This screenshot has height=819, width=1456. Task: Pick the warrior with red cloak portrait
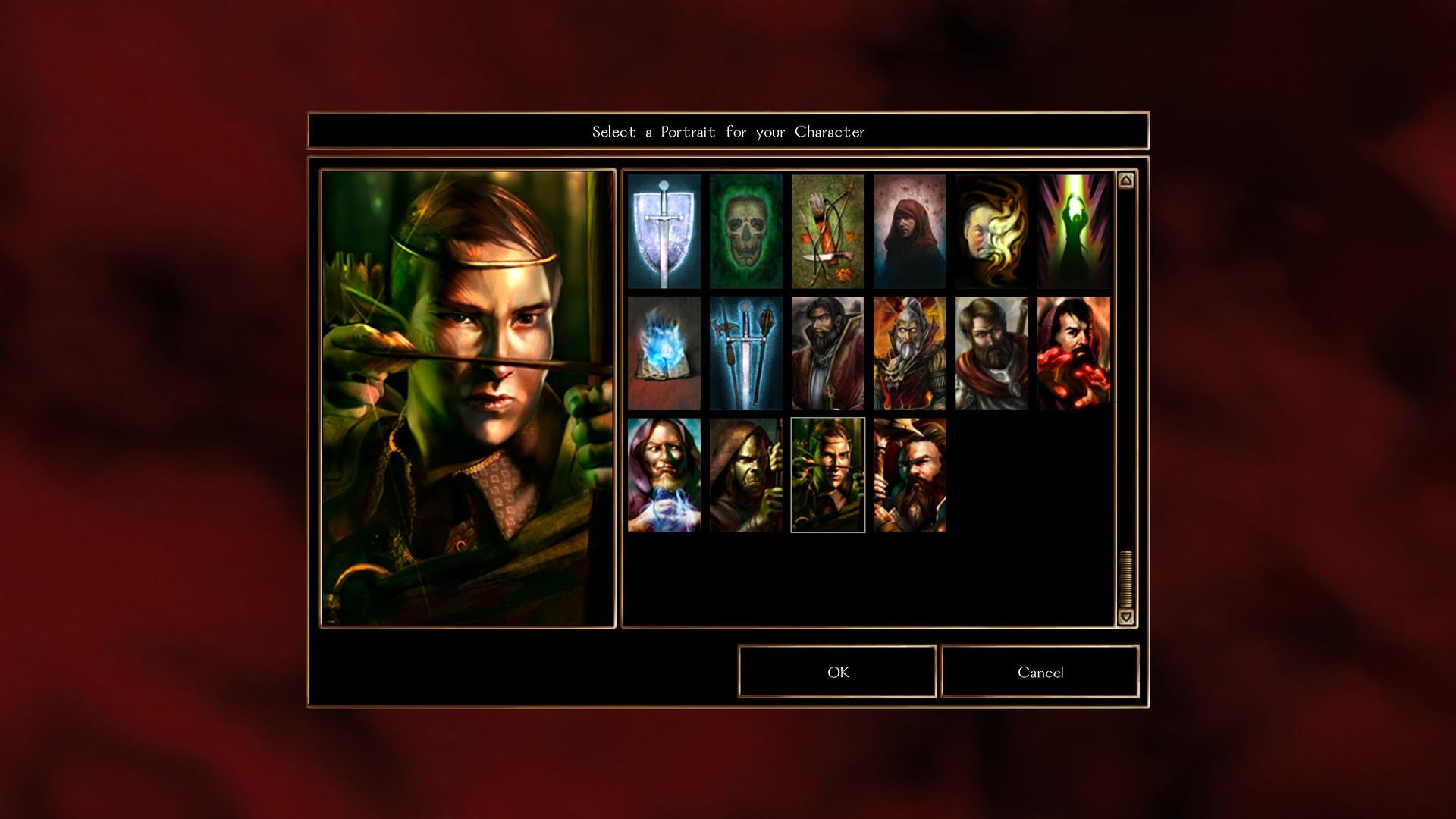tap(991, 353)
